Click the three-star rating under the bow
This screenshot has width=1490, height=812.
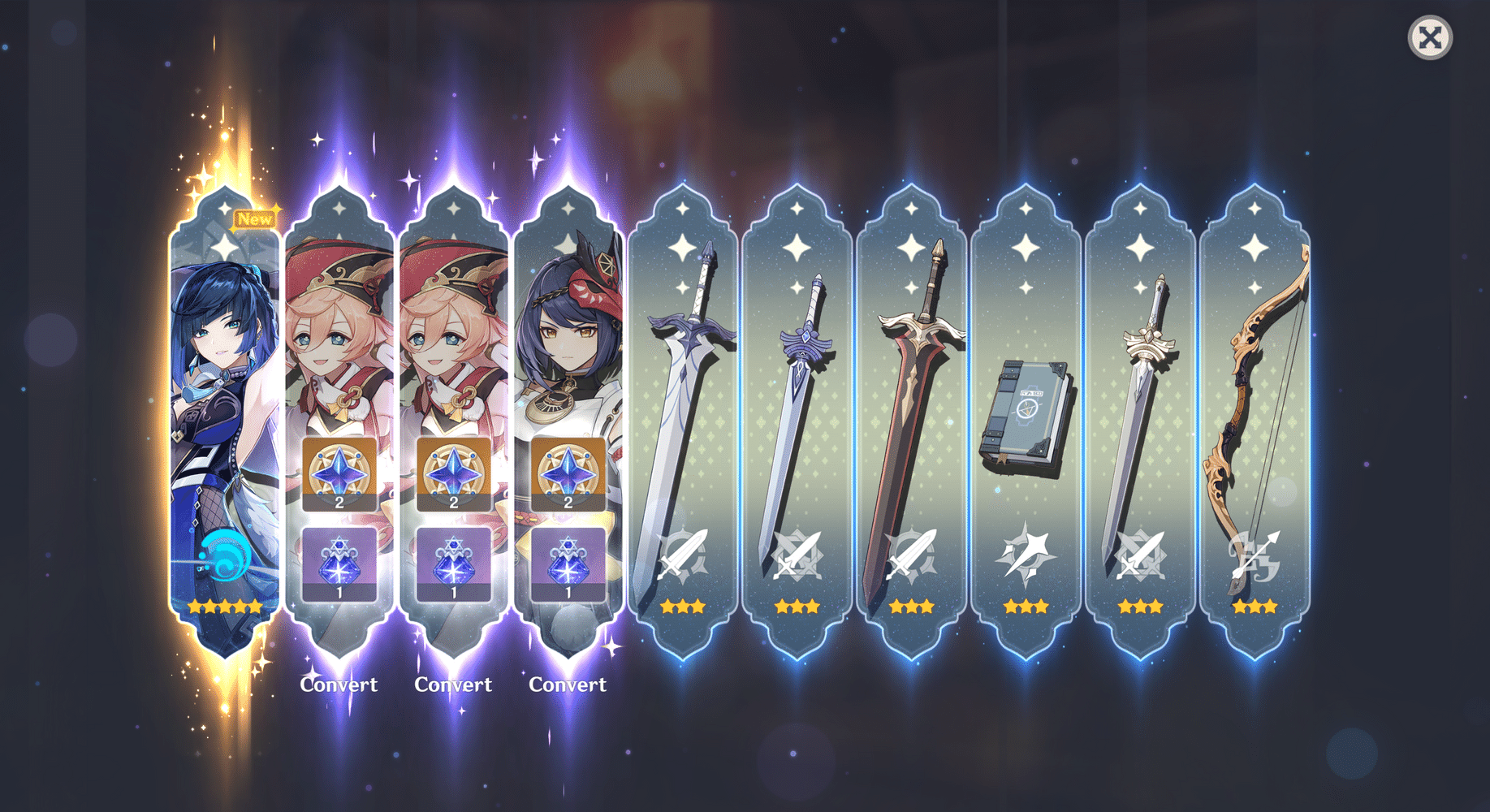[1254, 606]
